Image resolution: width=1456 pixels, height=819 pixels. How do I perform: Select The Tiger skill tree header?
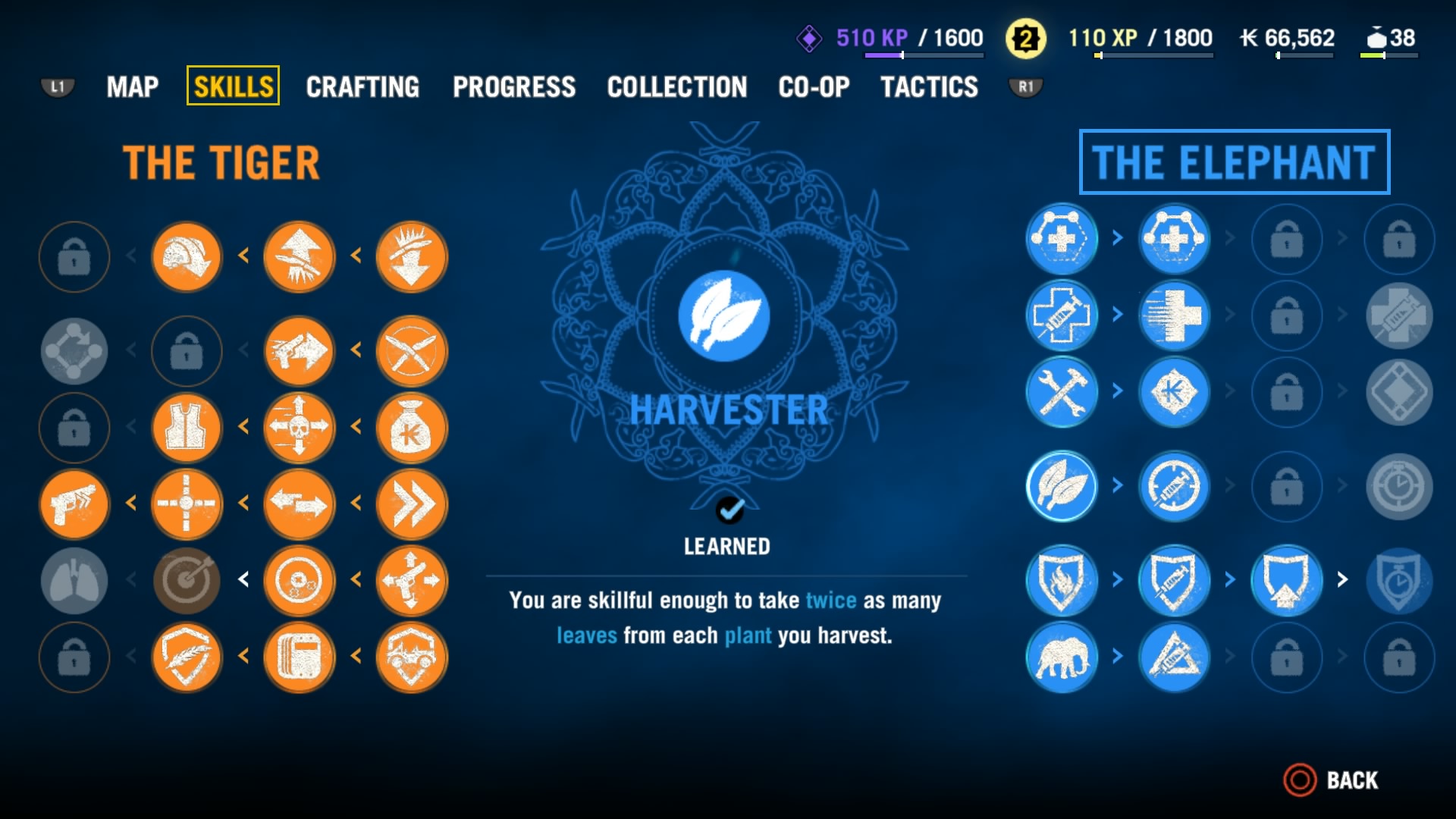coord(221,162)
